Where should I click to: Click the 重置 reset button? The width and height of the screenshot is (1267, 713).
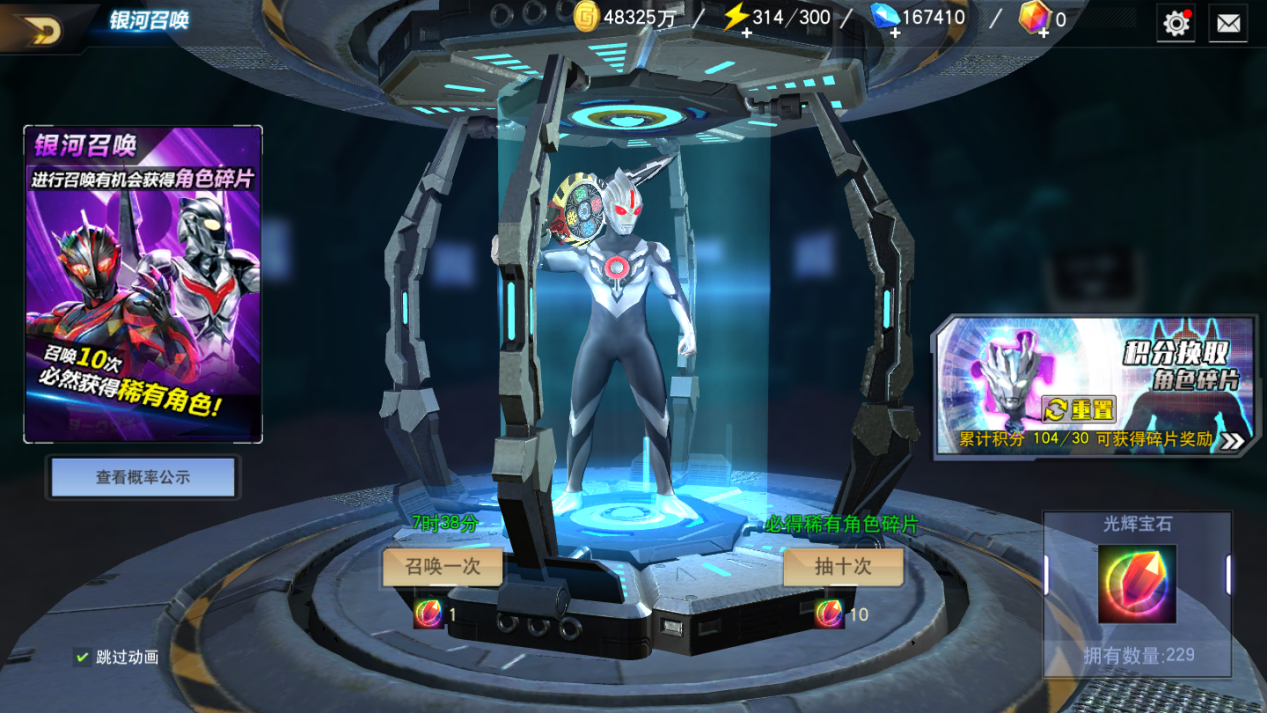[x=1079, y=410]
